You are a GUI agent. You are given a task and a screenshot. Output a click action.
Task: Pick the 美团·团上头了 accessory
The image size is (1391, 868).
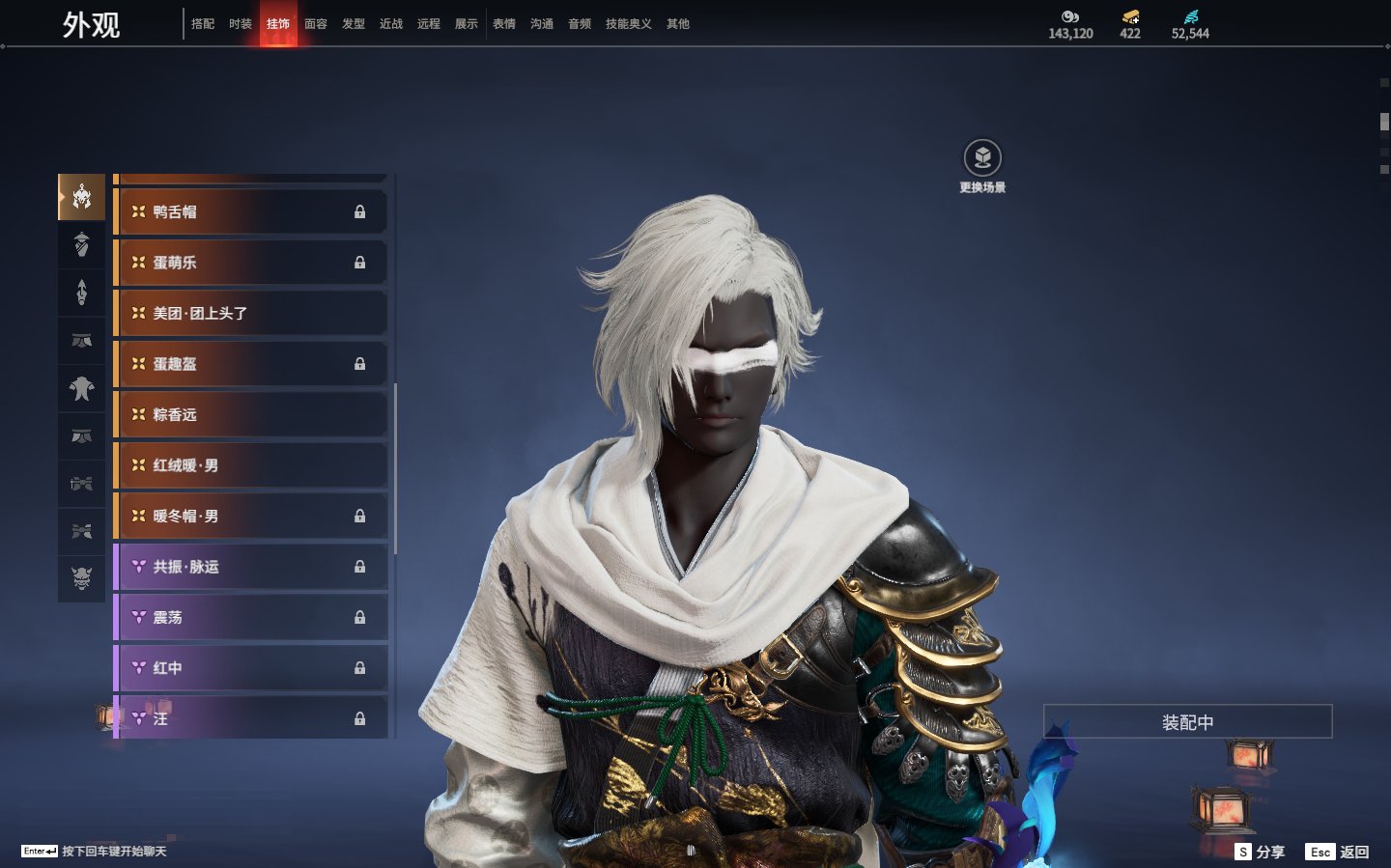coord(251,313)
